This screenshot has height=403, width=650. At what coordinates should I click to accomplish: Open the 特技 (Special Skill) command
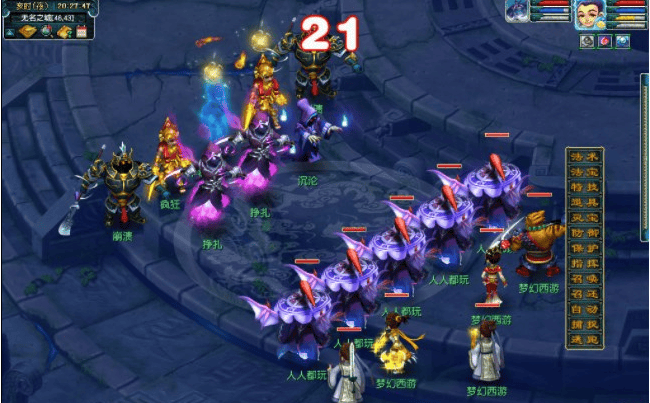[584, 187]
